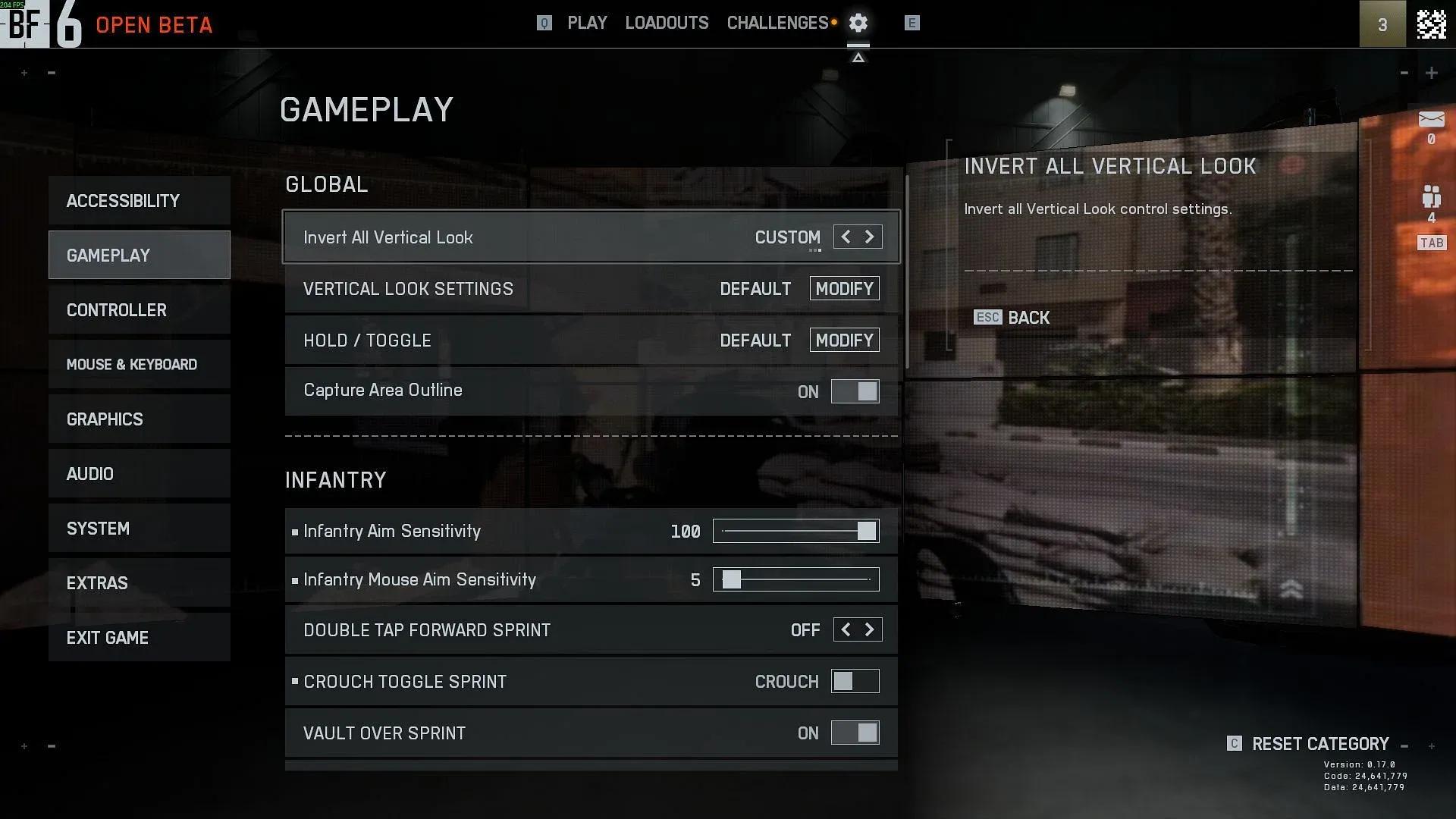Select the Controller settings category
The height and width of the screenshot is (819, 1456).
[139, 310]
